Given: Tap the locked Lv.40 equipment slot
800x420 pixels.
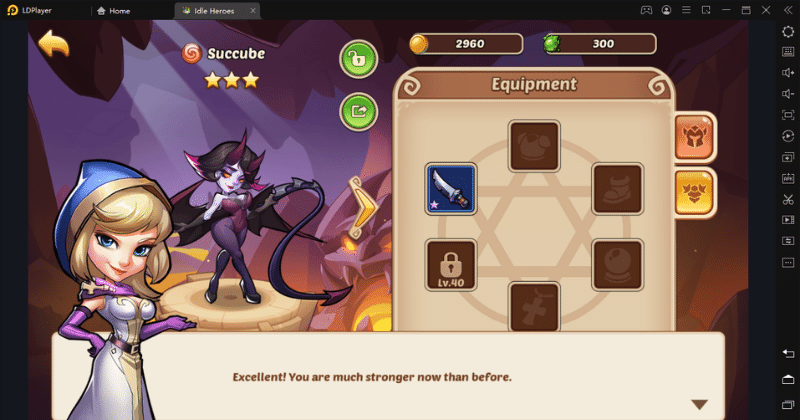Looking at the screenshot, I should [x=451, y=265].
